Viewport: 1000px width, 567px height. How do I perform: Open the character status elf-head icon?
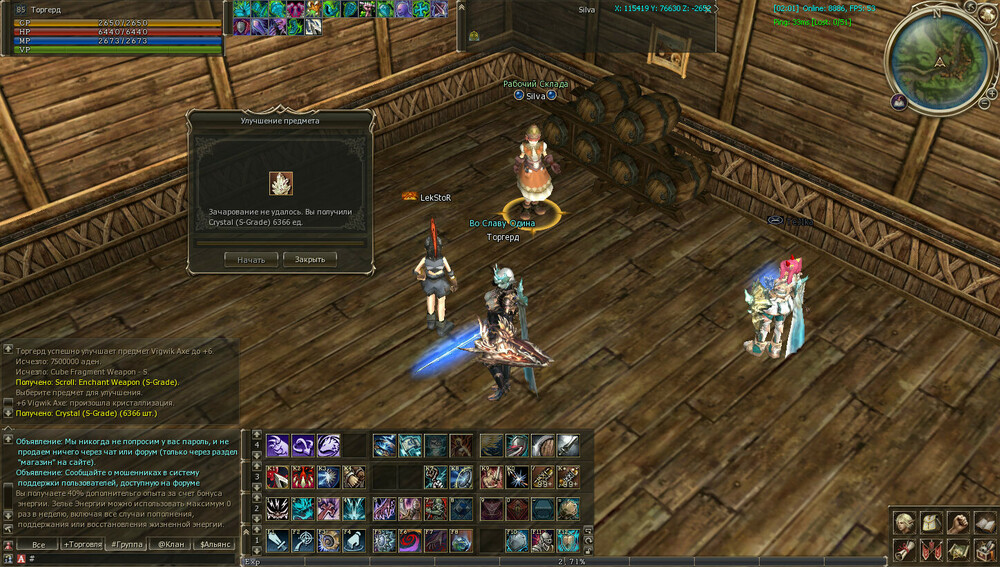point(904,522)
